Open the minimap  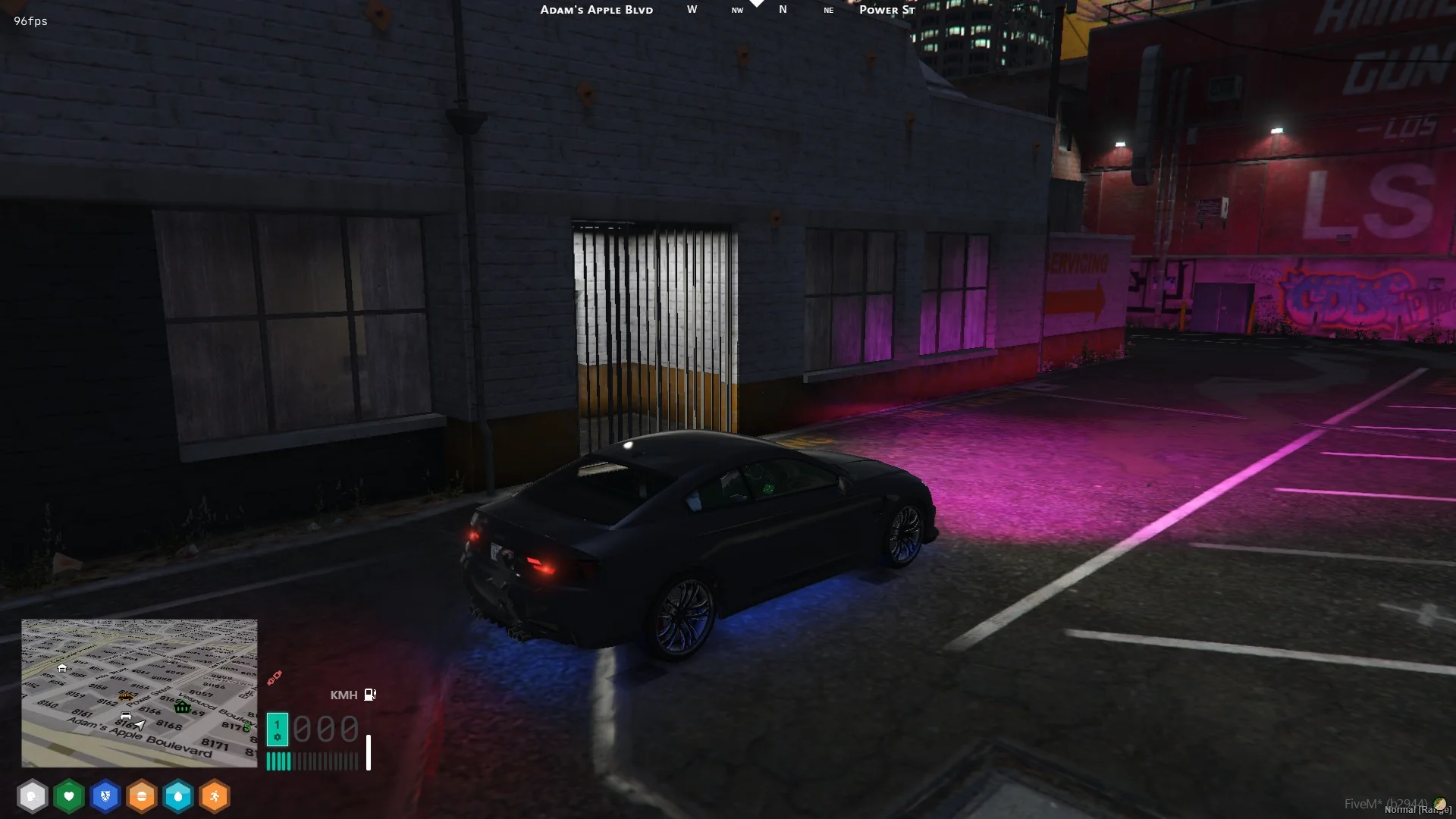(139, 692)
